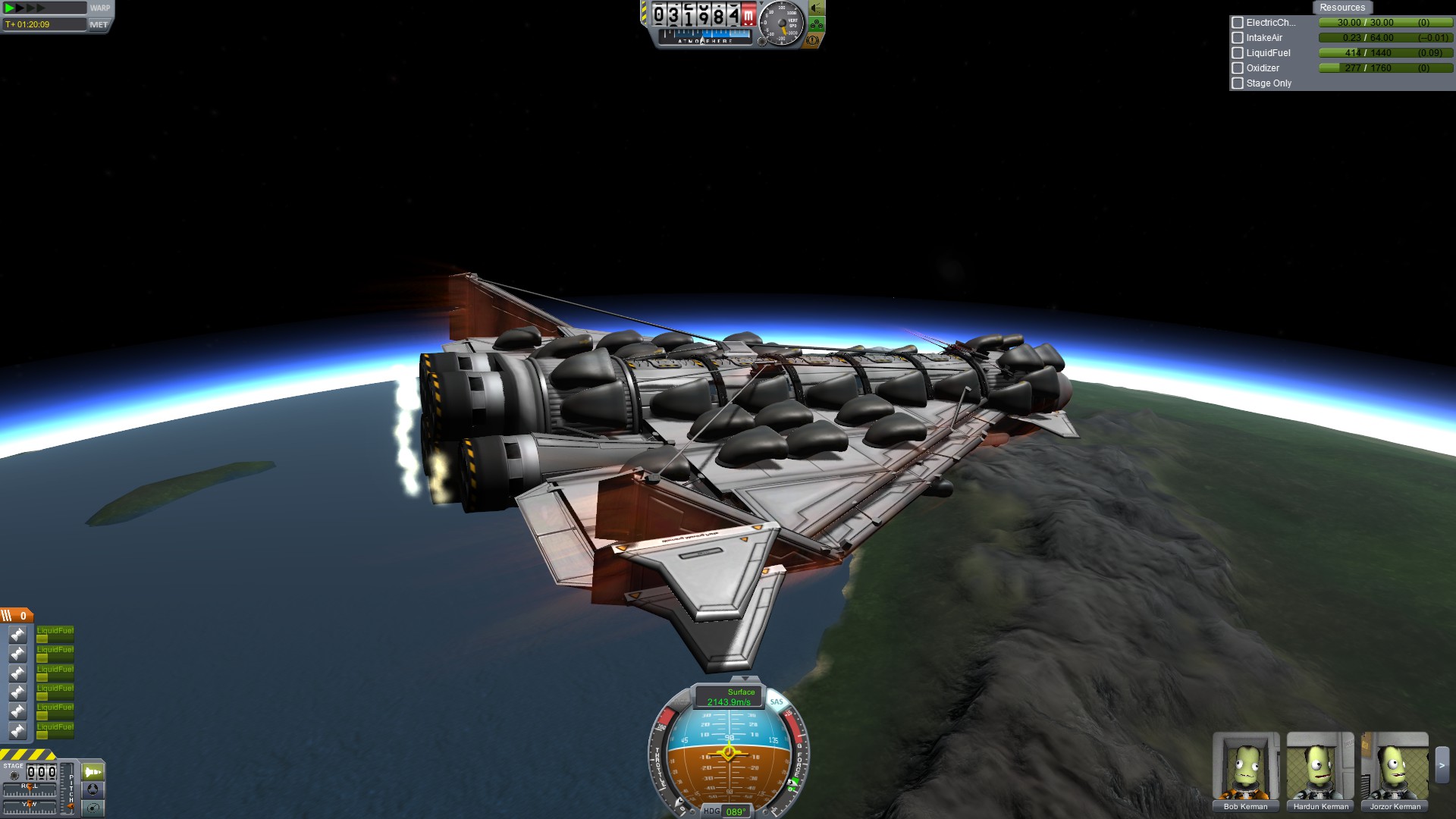Toggle the landing gear button
This screenshot has height=819, width=1456.
pyautogui.click(x=816, y=25)
